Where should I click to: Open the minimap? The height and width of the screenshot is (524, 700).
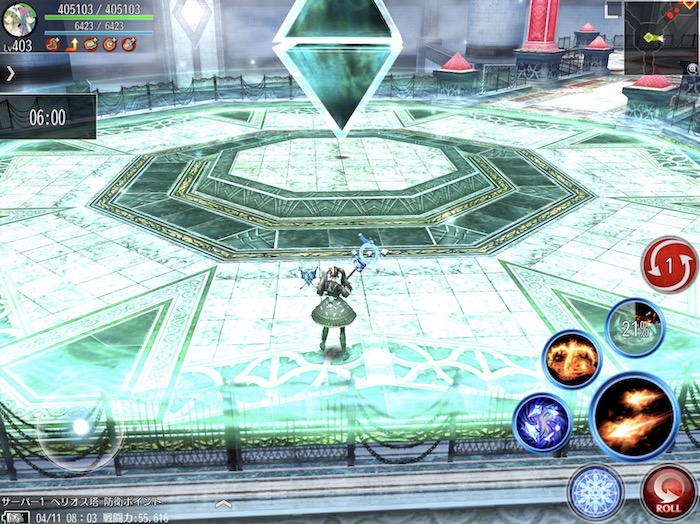(661, 37)
